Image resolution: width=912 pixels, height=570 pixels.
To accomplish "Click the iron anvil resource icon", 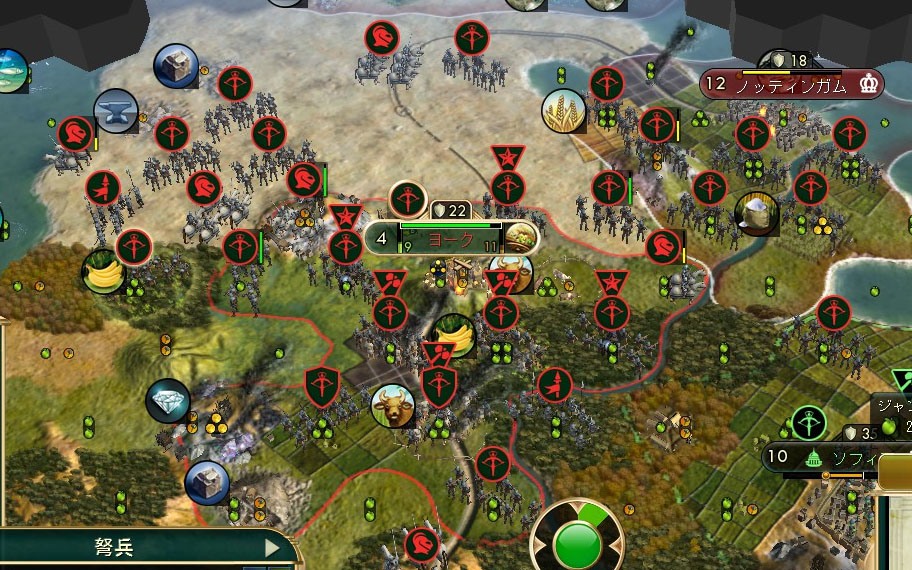I will 116,111.
